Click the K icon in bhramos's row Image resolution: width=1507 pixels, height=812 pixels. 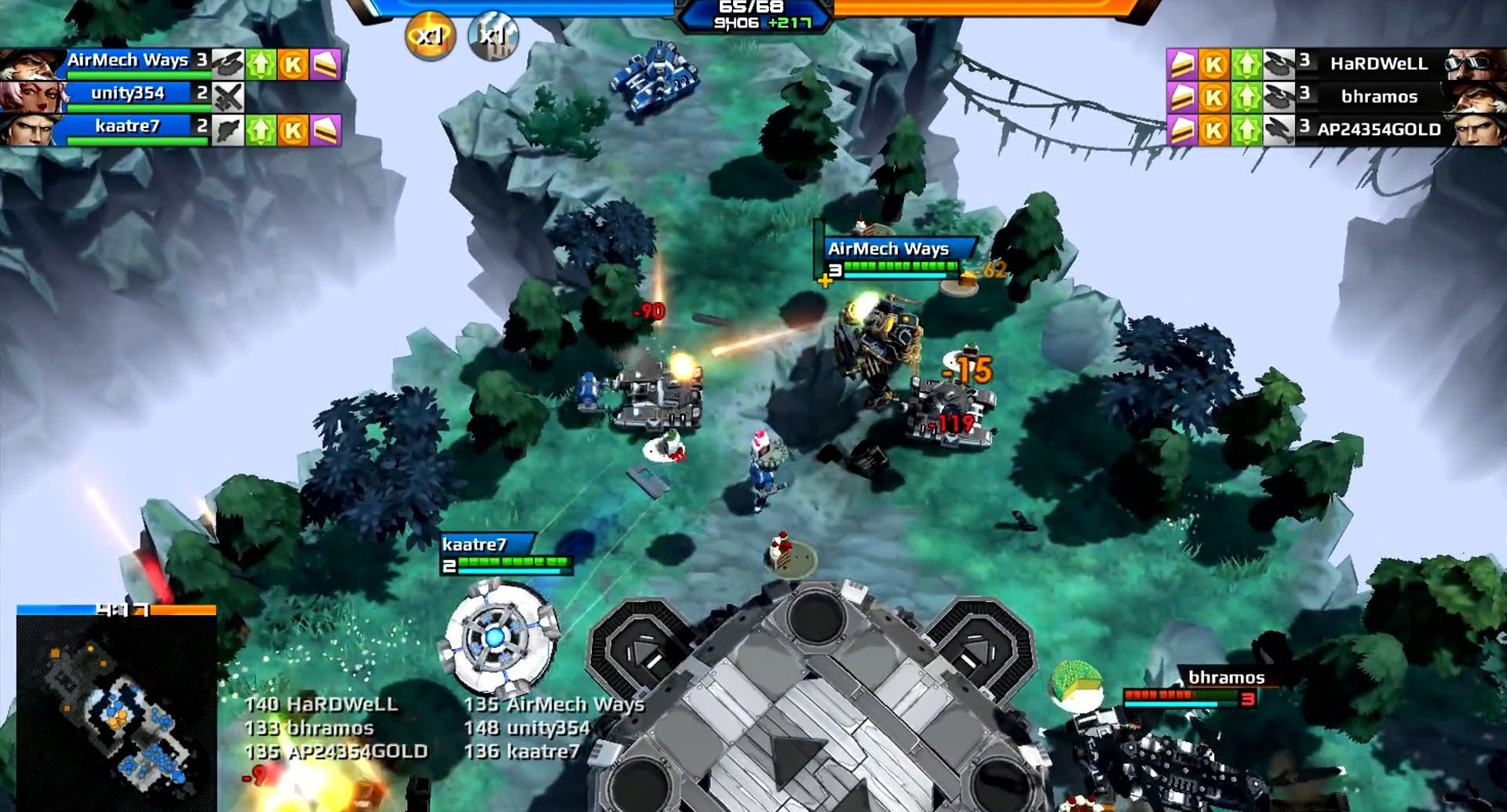1213,96
